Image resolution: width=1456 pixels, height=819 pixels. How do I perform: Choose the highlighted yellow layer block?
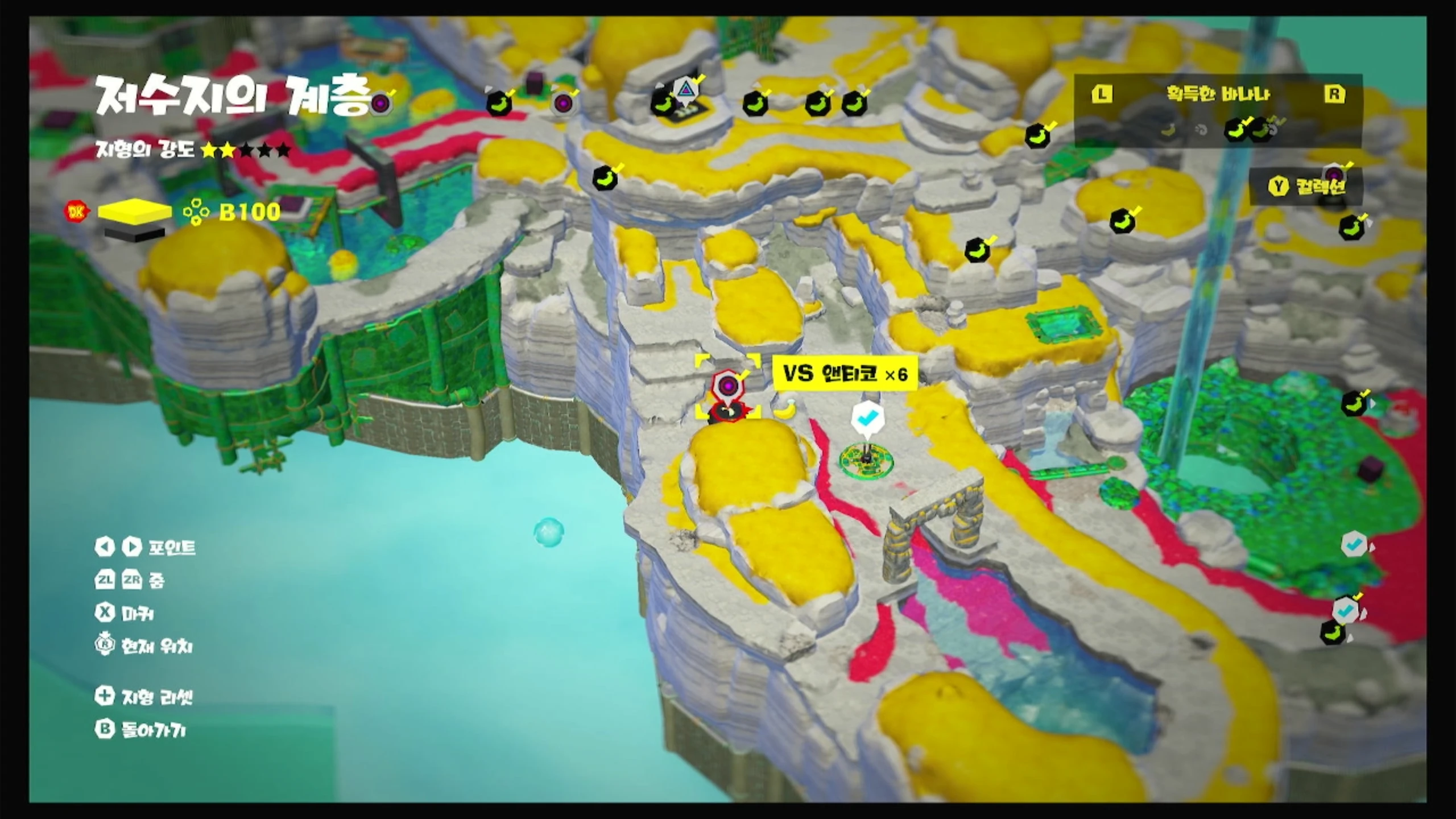pos(135,212)
